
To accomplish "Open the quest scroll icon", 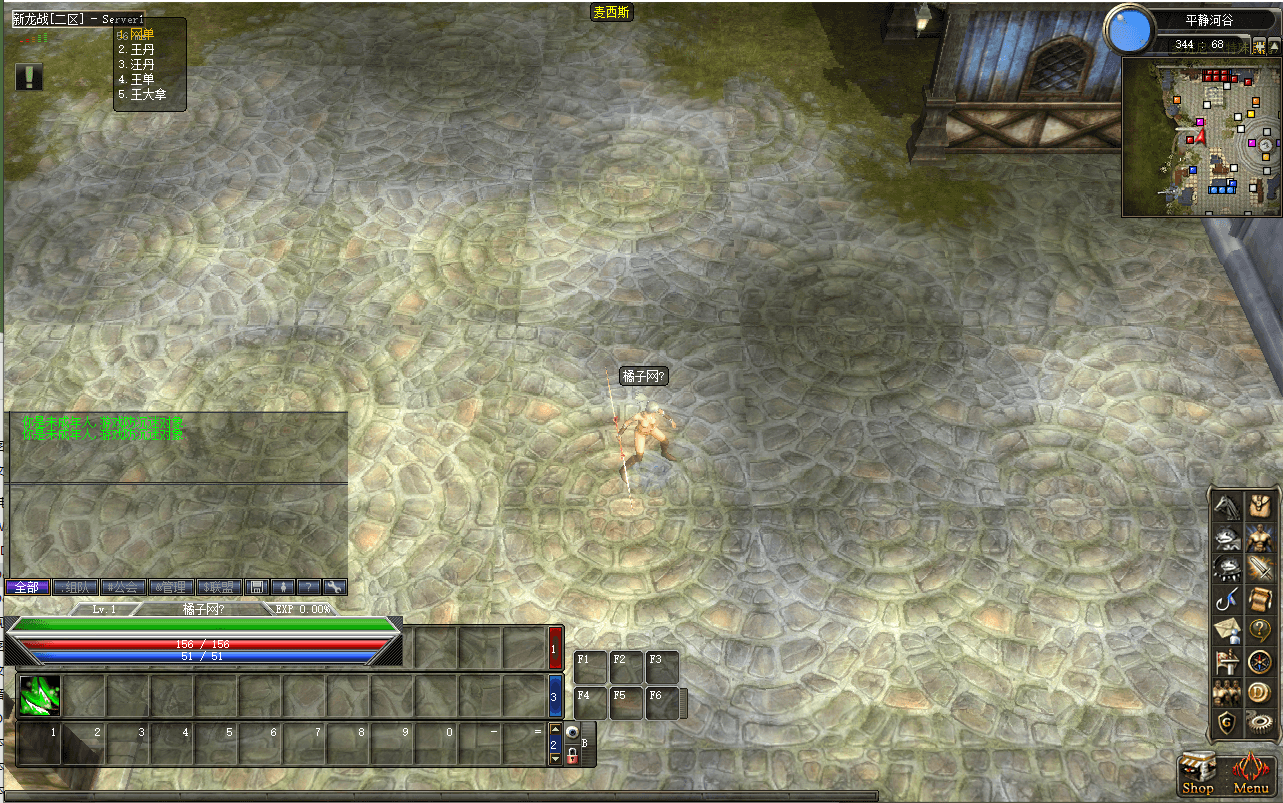I will pos(1260,600).
